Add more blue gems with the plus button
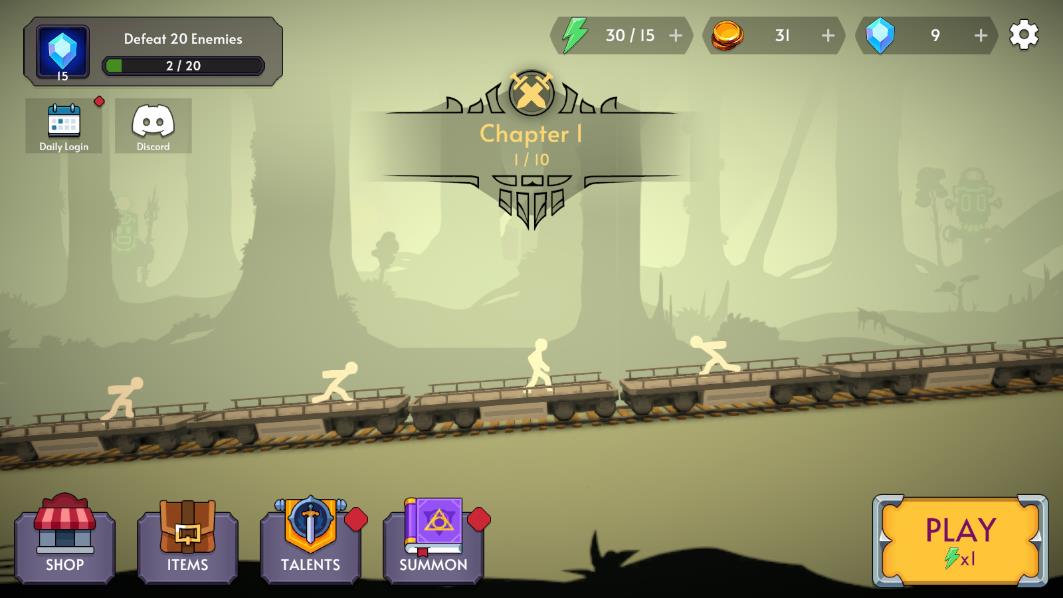The width and height of the screenshot is (1063, 598). (x=981, y=36)
